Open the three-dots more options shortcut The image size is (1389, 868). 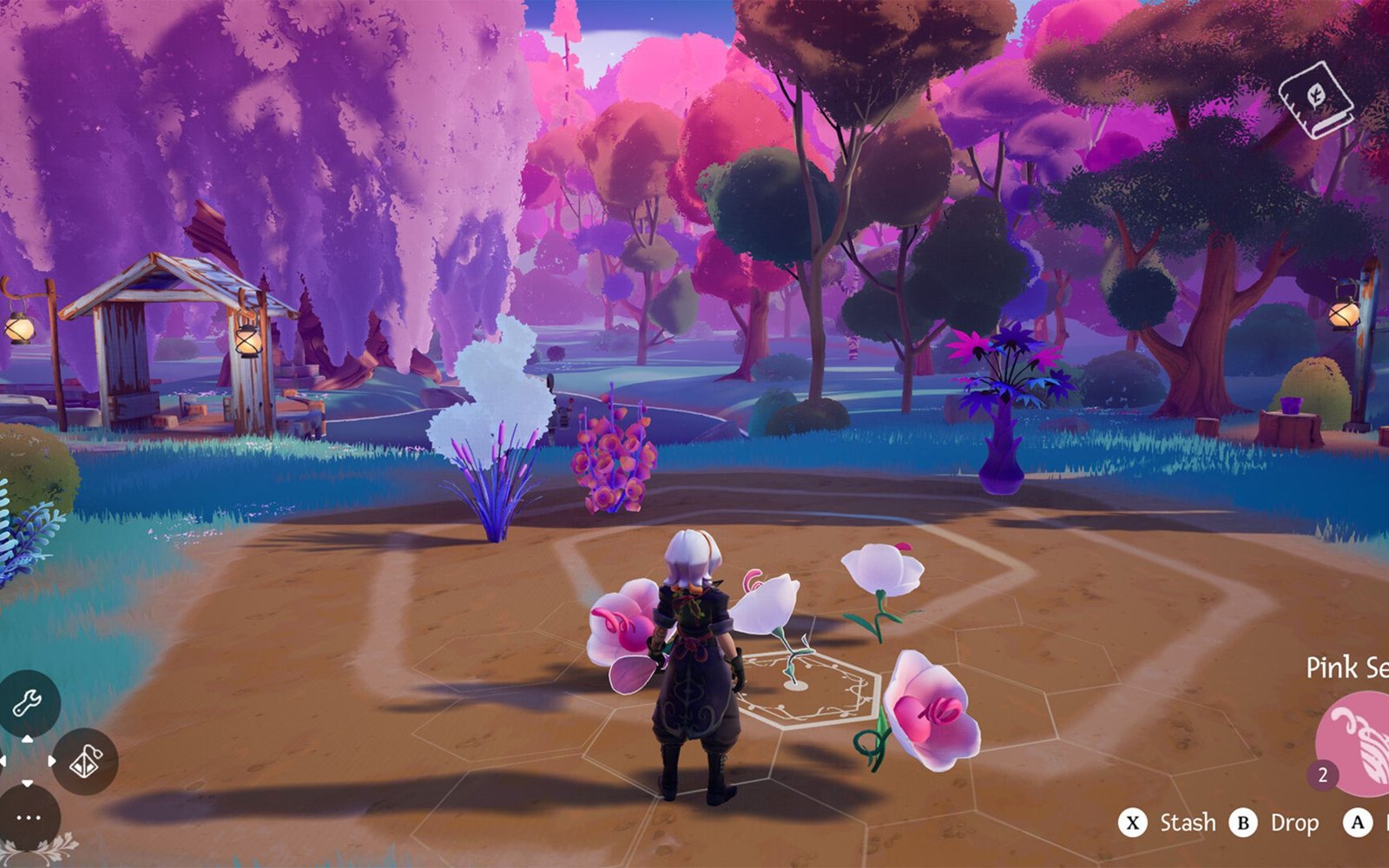[x=28, y=818]
